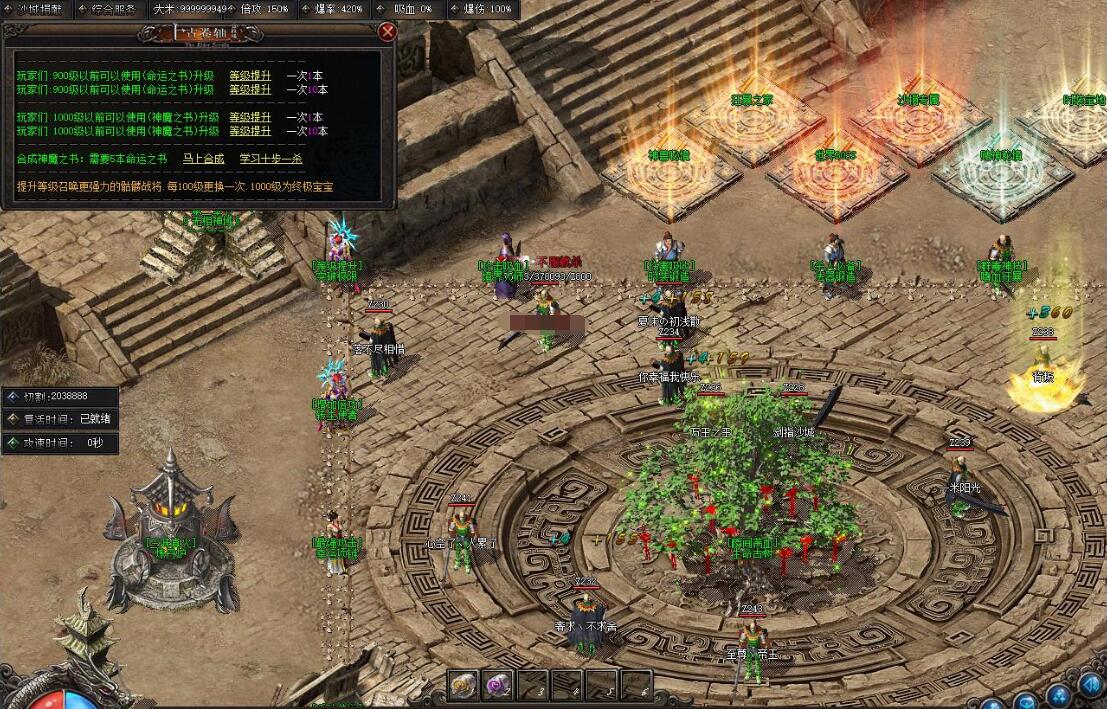Click 等级提升 for 命运之书 一次1本
The width and height of the screenshot is (1107, 709).
click(x=250, y=76)
